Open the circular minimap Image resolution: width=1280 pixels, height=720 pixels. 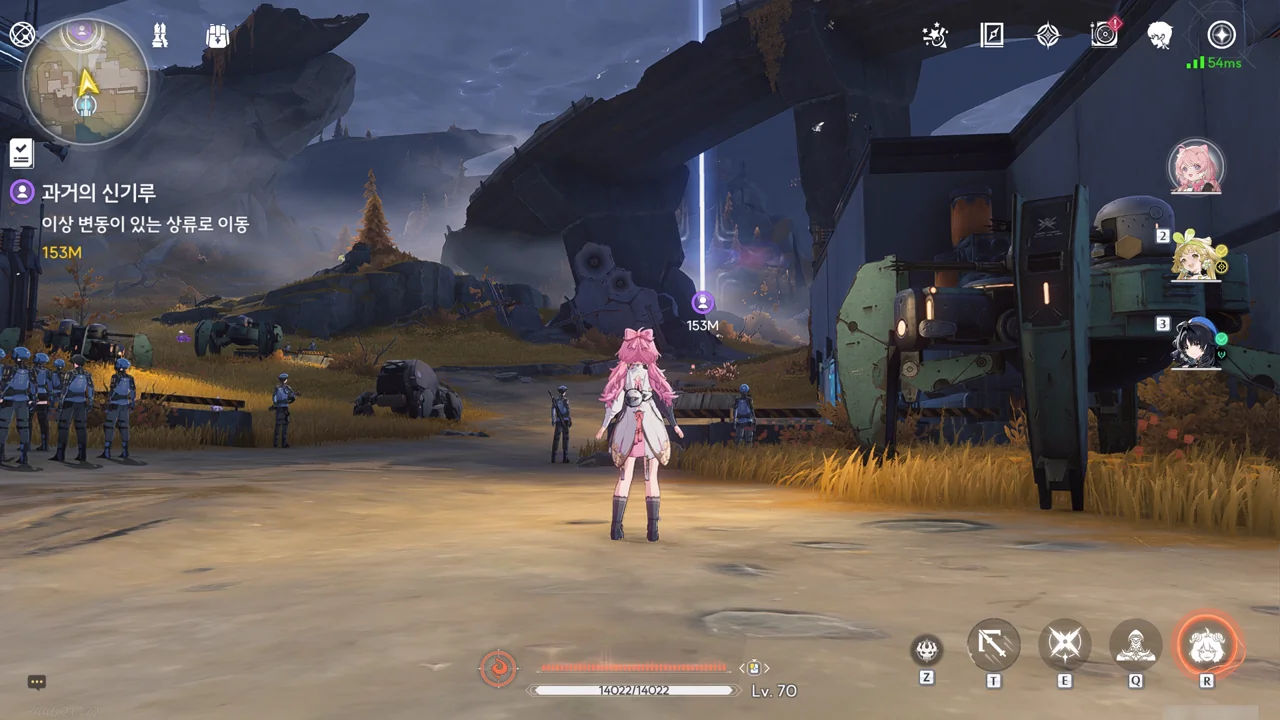(86, 82)
